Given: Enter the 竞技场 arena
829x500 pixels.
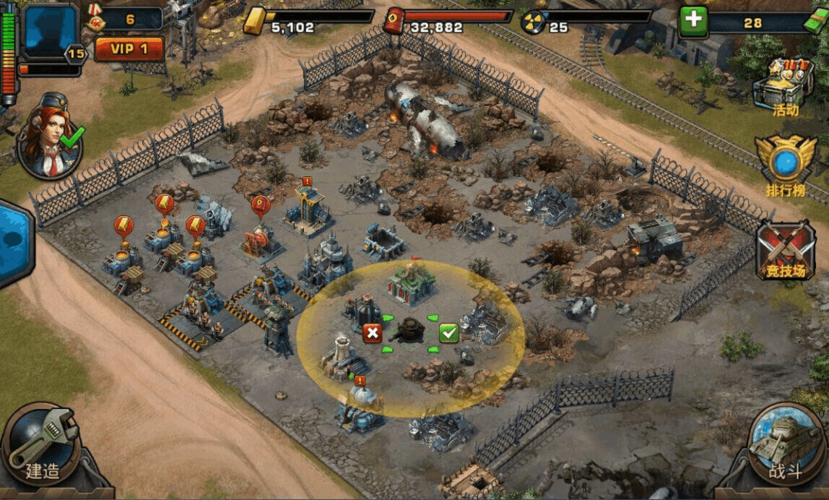Looking at the screenshot, I should (785, 252).
